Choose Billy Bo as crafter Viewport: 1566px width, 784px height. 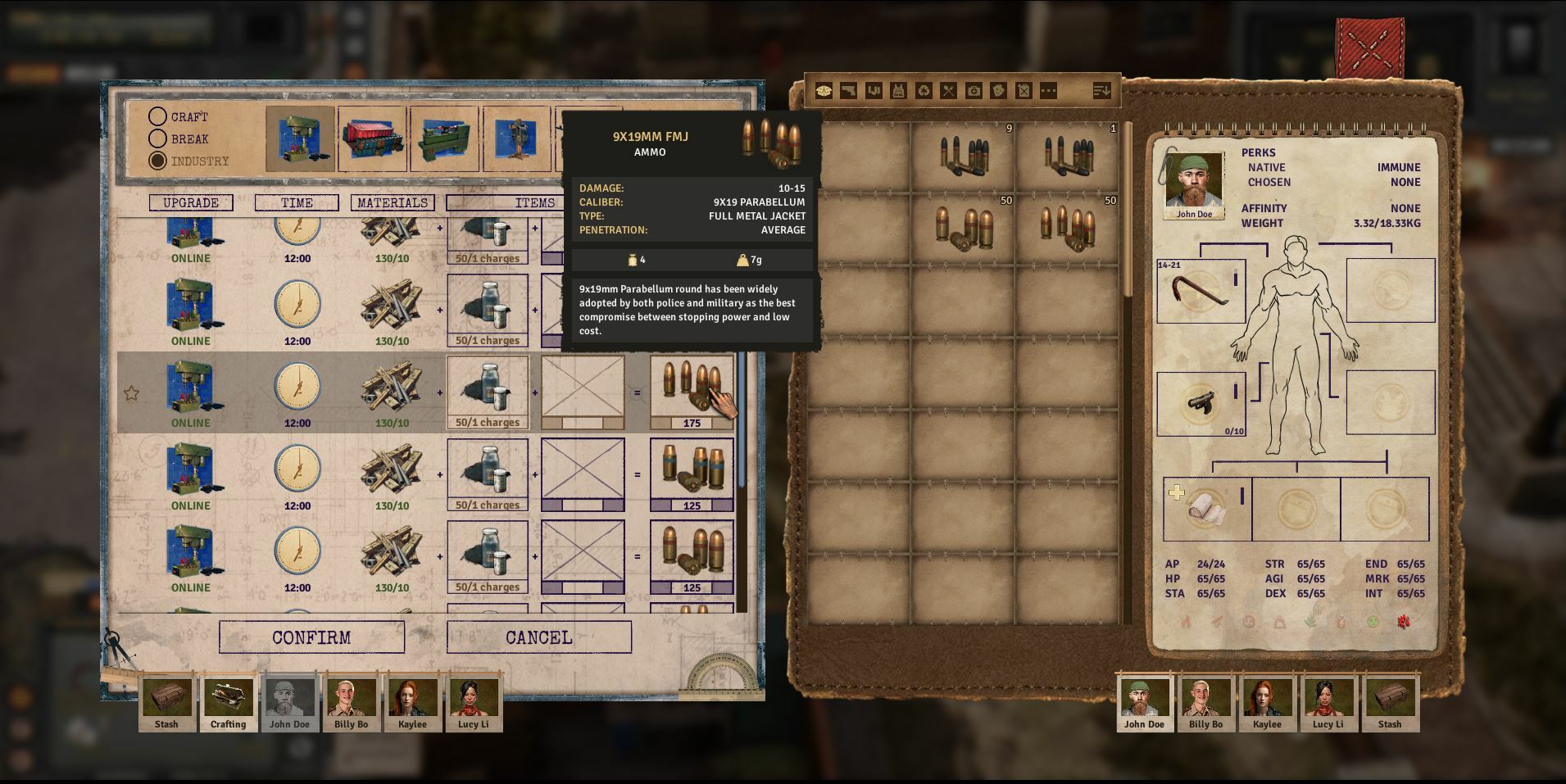click(351, 701)
